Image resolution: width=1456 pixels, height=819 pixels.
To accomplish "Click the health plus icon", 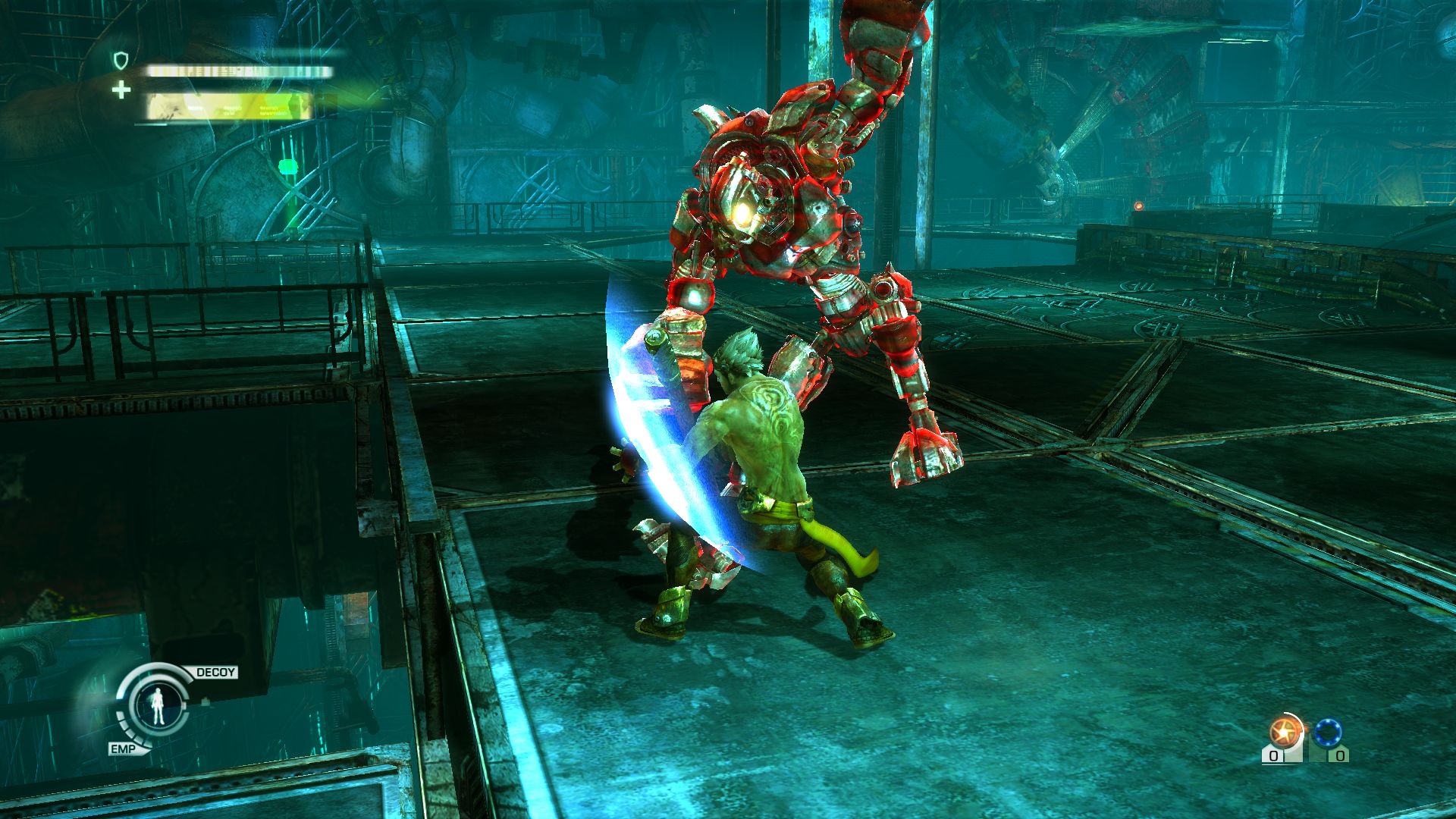I will (x=121, y=91).
